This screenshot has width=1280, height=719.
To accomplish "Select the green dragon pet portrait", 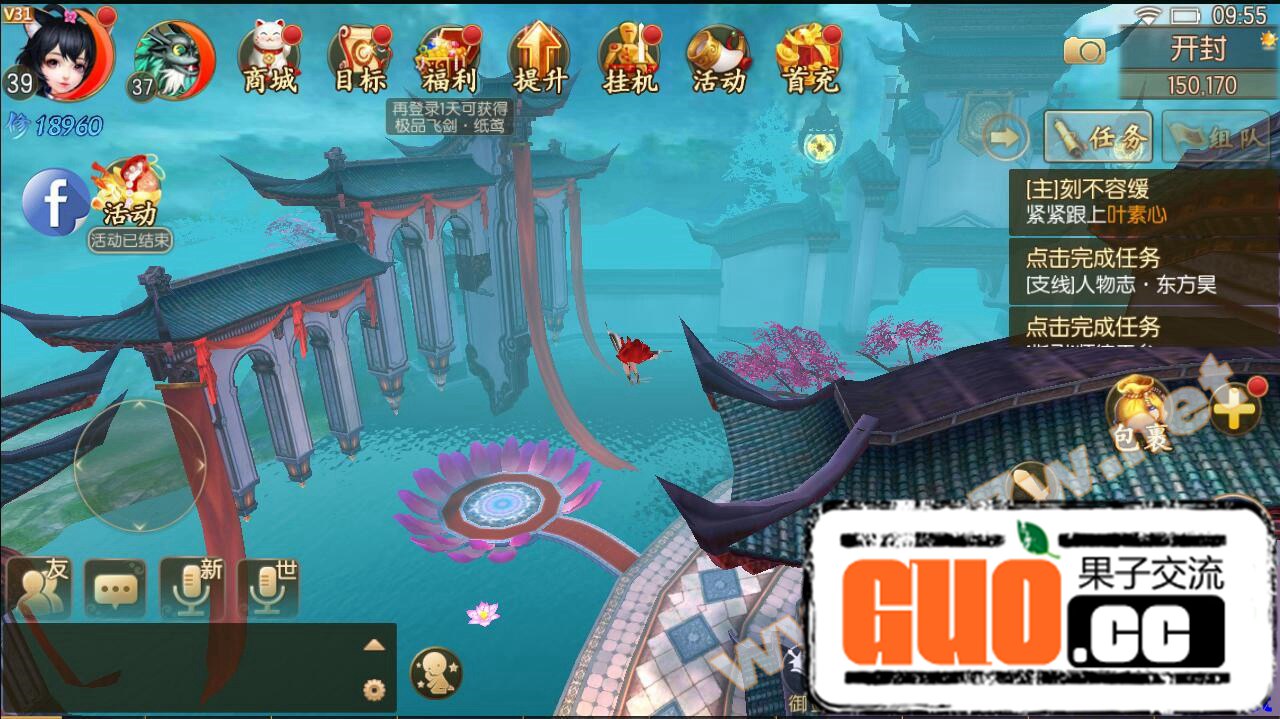I will point(173,60).
